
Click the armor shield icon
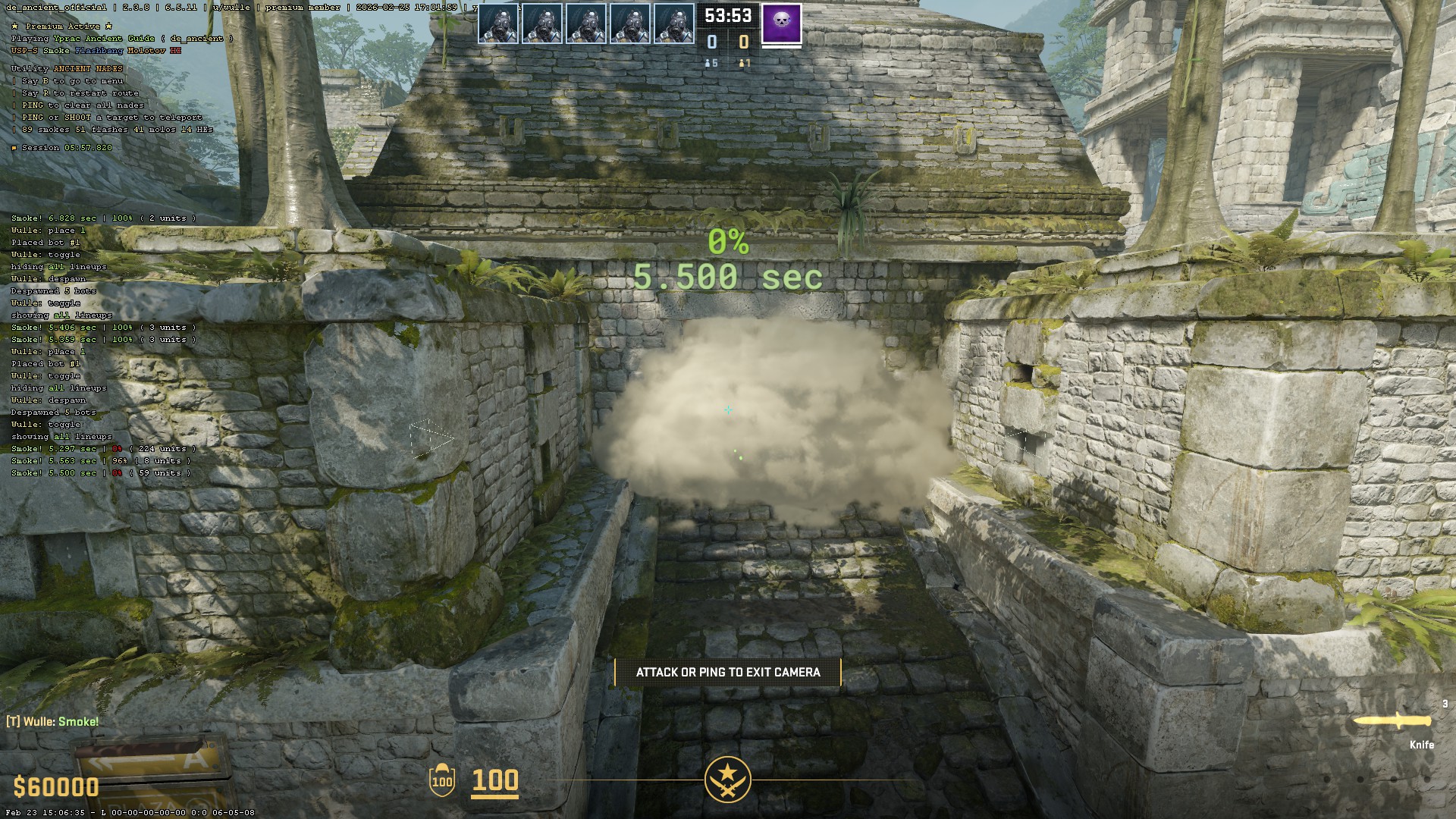click(441, 780)
